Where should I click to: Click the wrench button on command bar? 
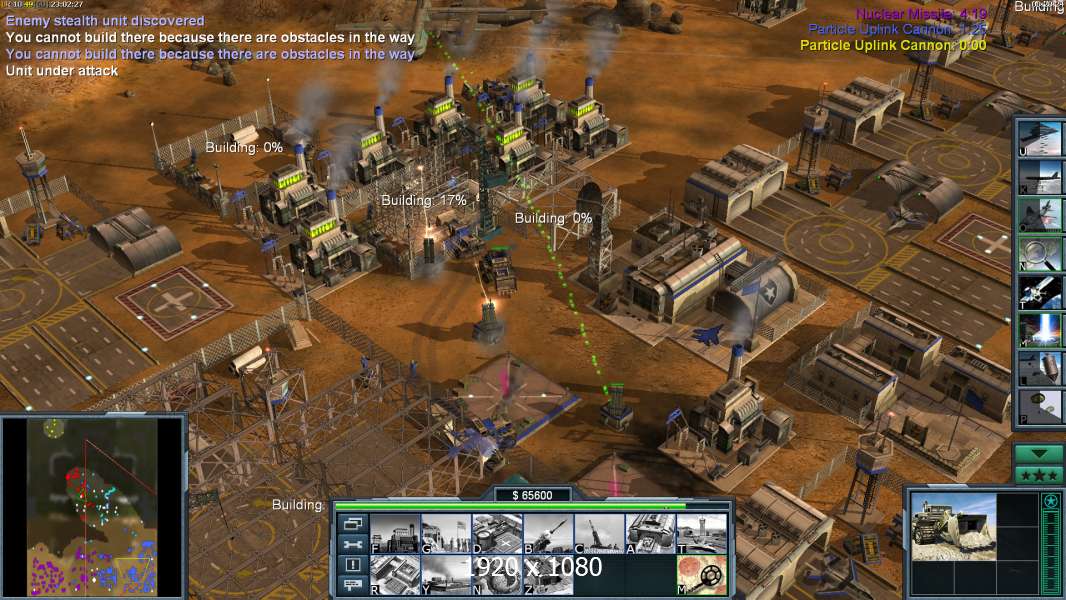click(x=352, y=545)
